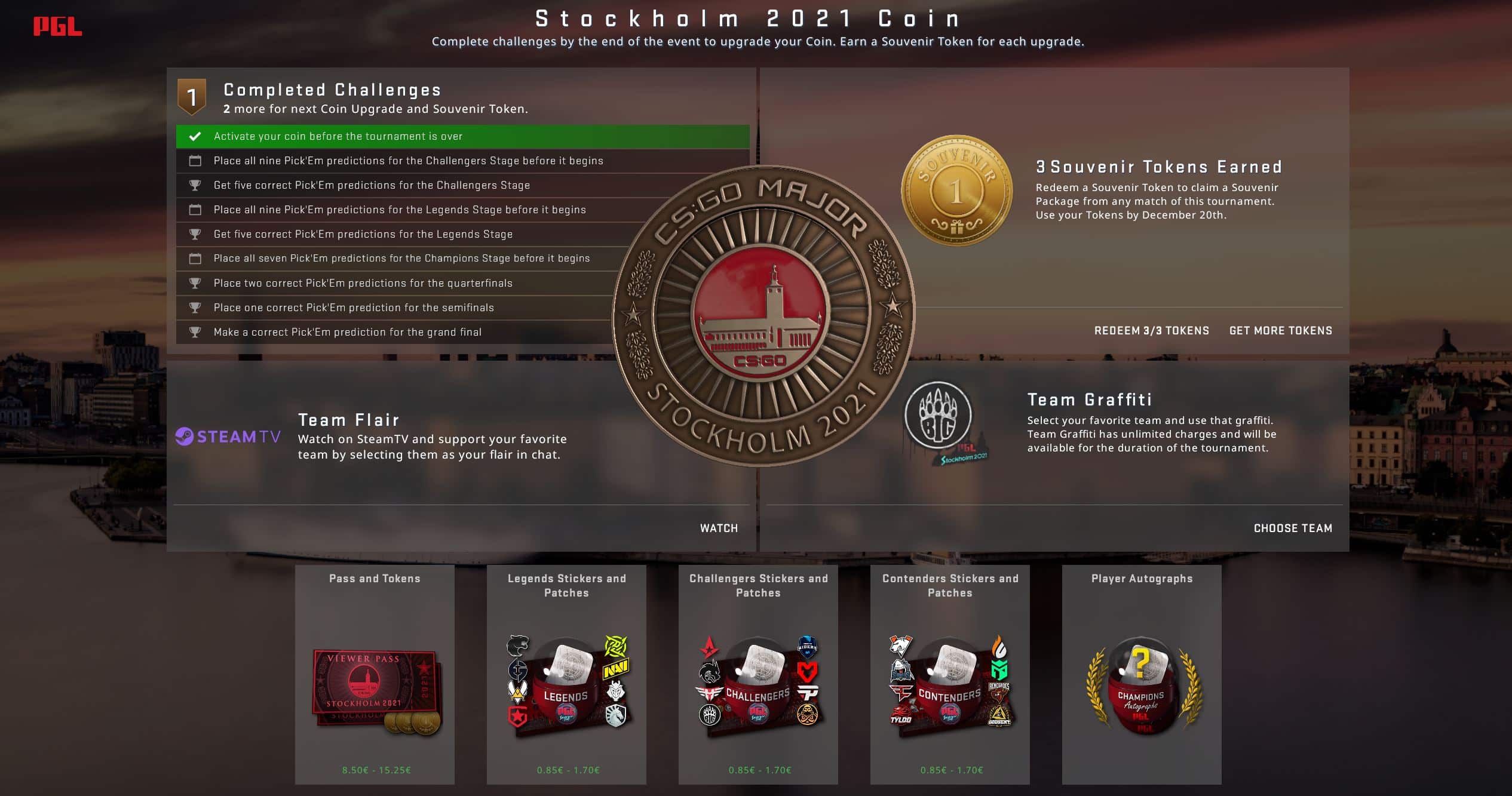This screenshot has width=1512, height=796.
Task: Select the Challengers Stage nine predictions challenge
Action: click(408, 161)
